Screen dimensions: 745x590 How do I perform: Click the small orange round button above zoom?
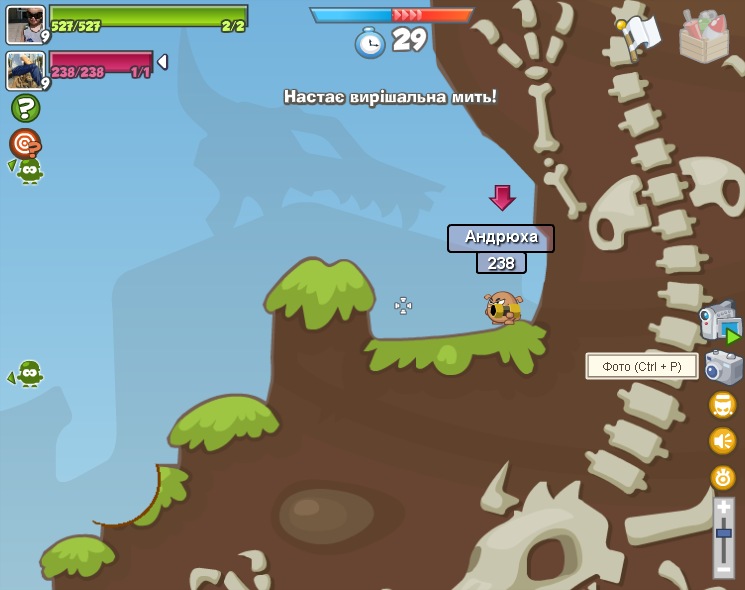click(x=722, y=477)
